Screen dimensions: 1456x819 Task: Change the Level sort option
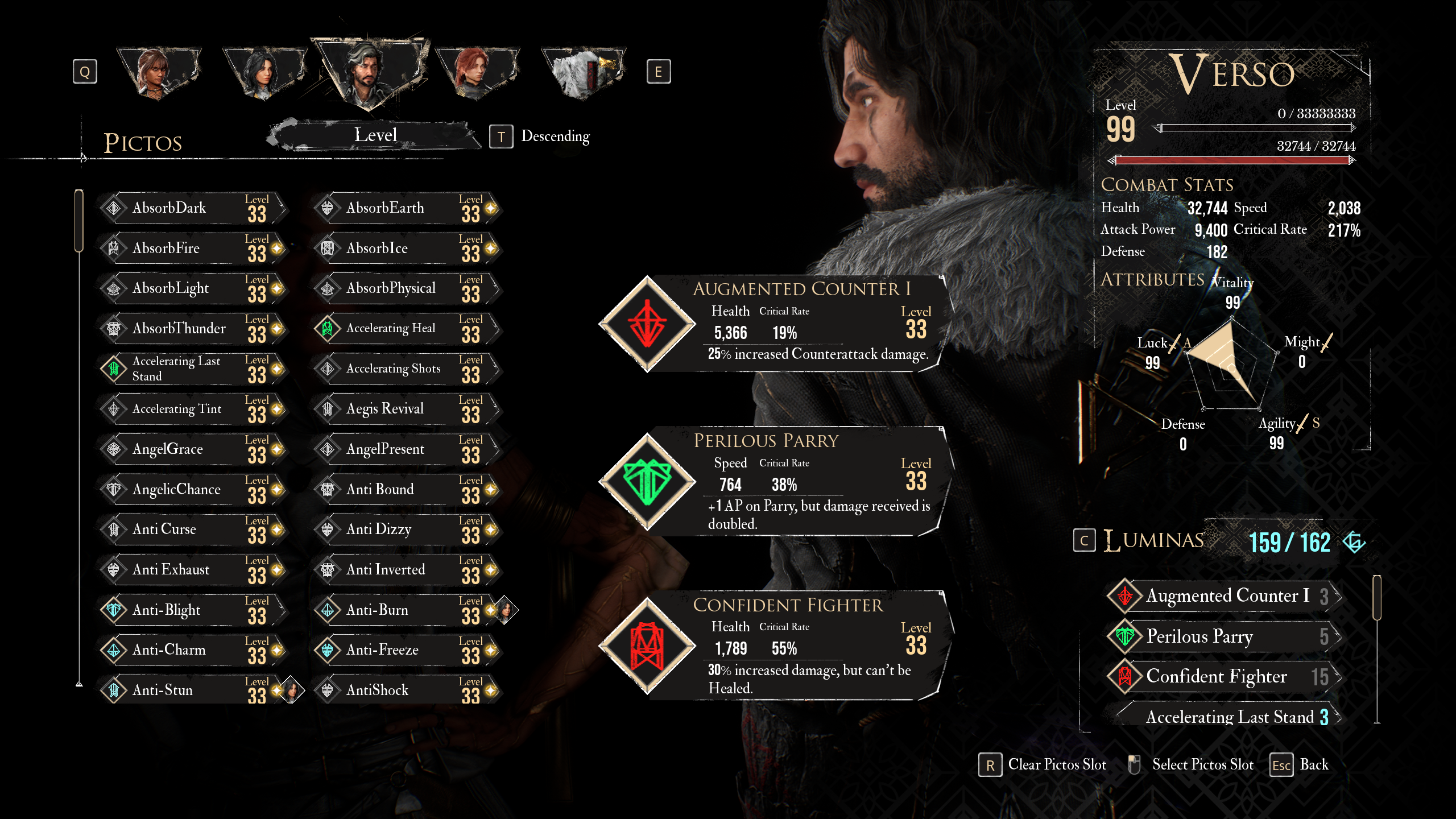tap(375, 135)
